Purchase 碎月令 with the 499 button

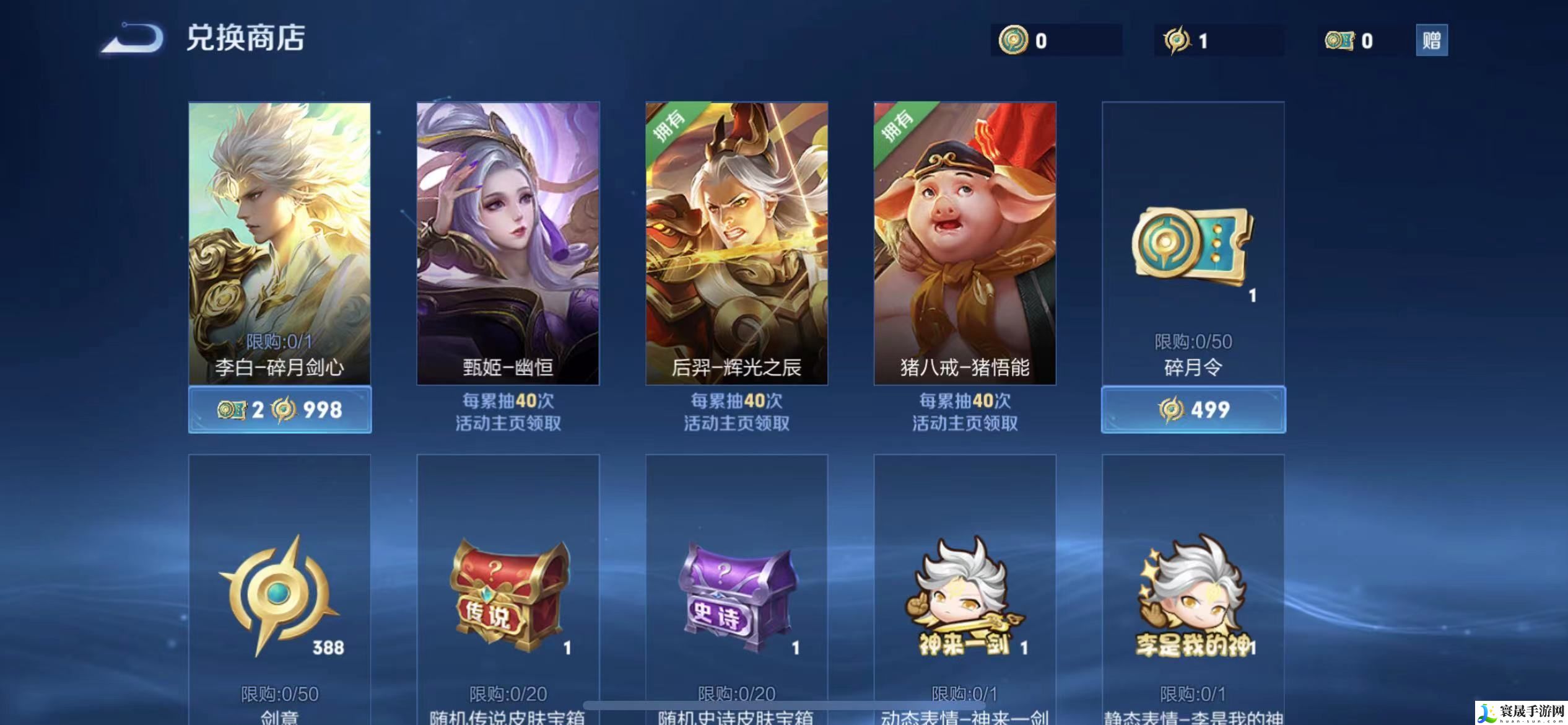[1193, 410]
